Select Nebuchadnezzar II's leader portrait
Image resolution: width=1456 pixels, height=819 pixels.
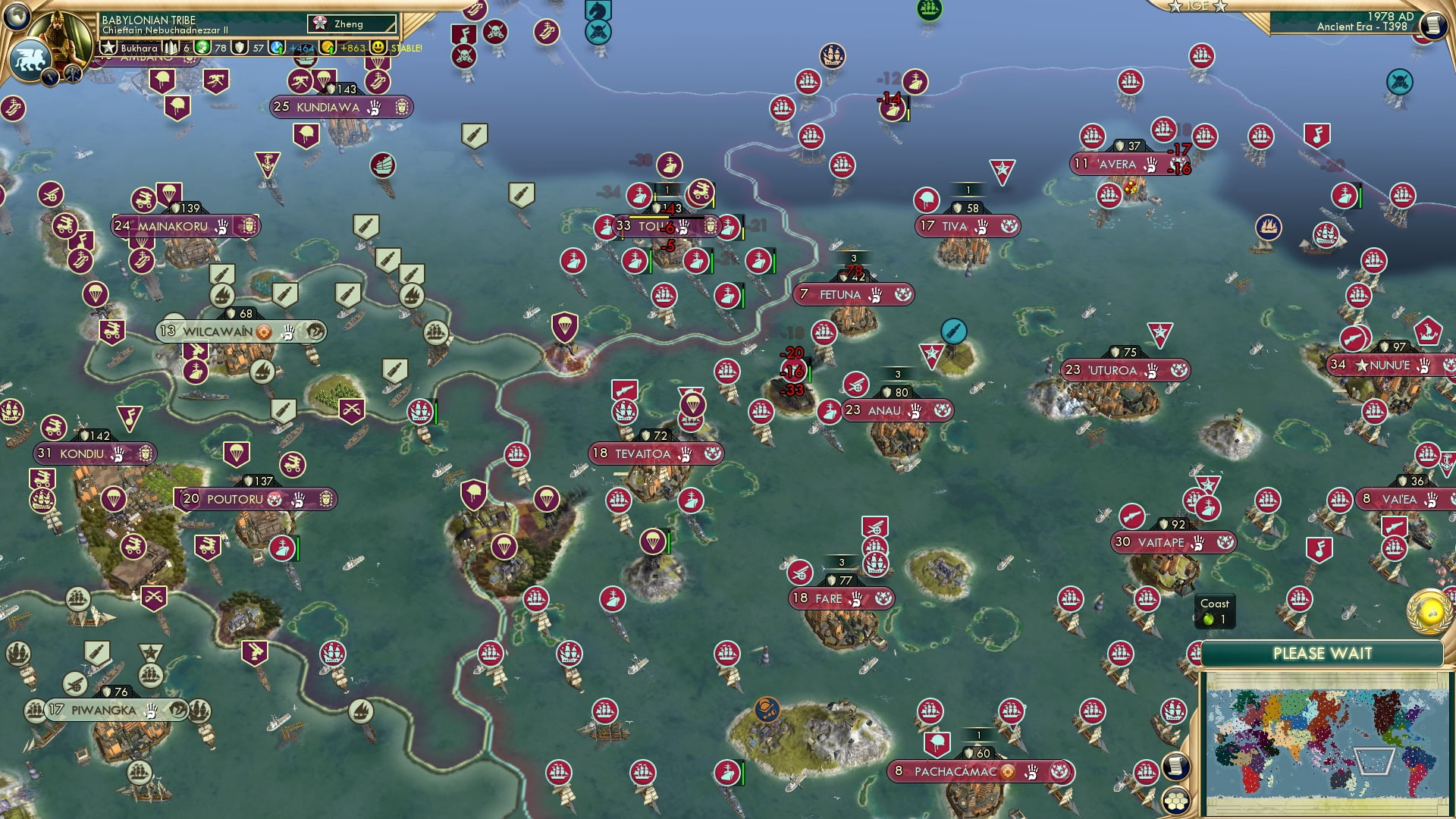click(x=59, y=31)
